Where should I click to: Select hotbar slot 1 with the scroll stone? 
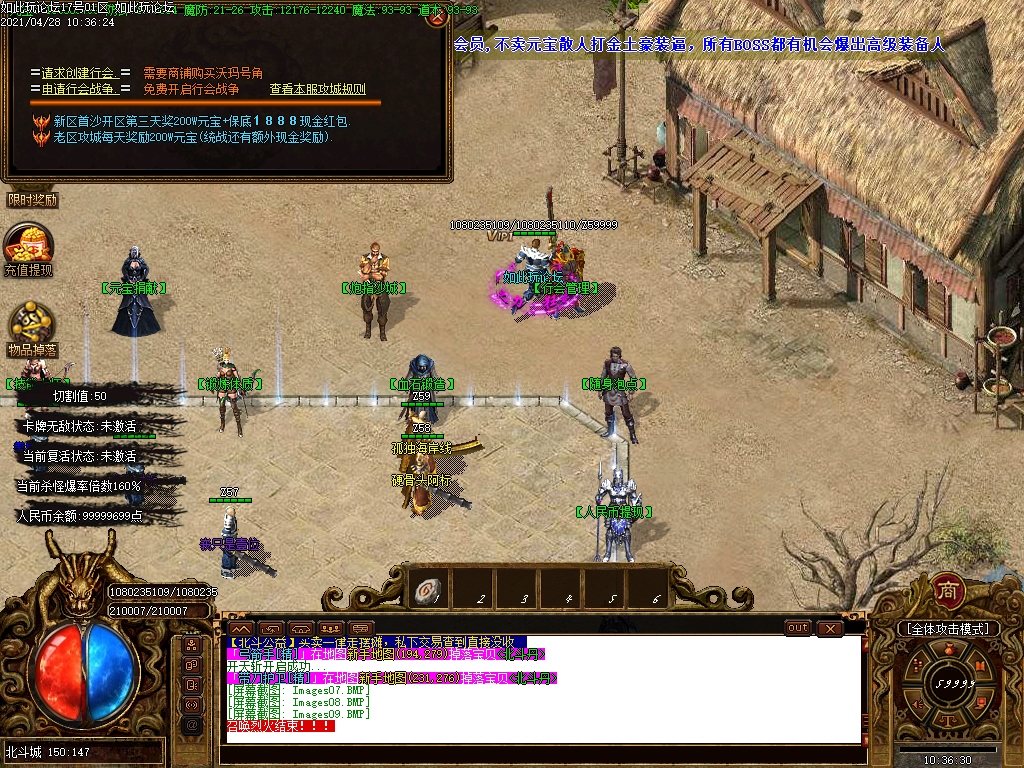click(x=428, y=591)
